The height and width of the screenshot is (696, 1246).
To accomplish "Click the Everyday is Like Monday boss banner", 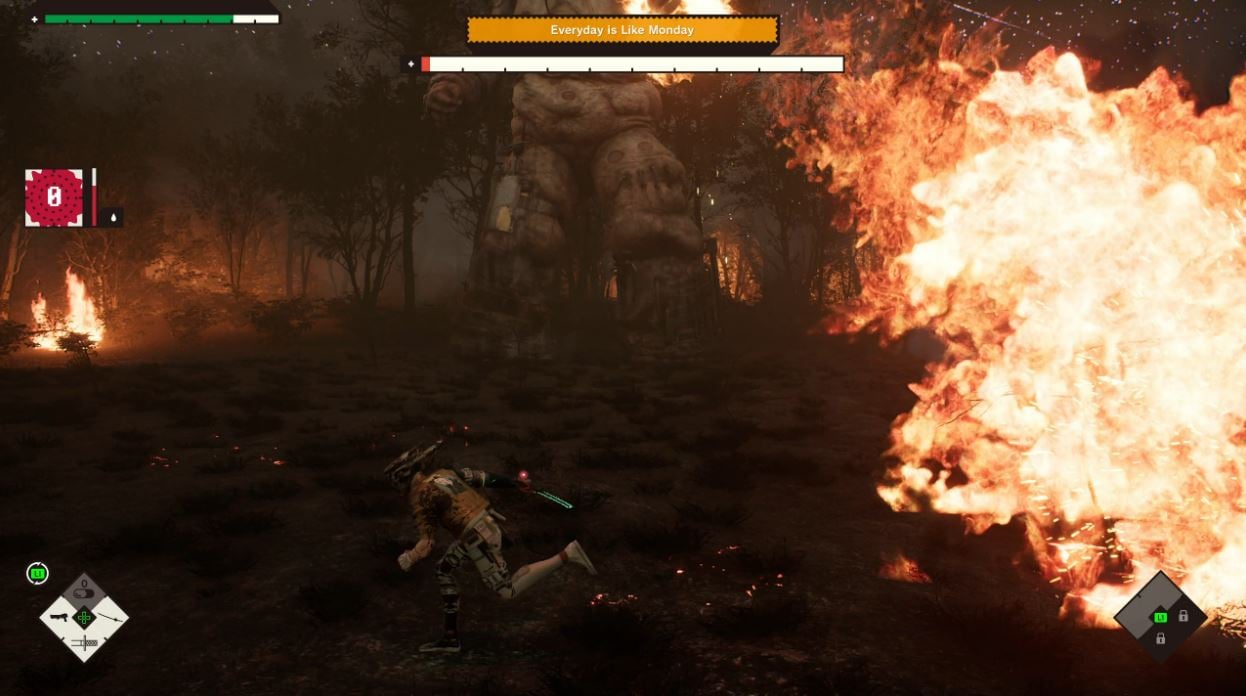I will click(622, 30).
